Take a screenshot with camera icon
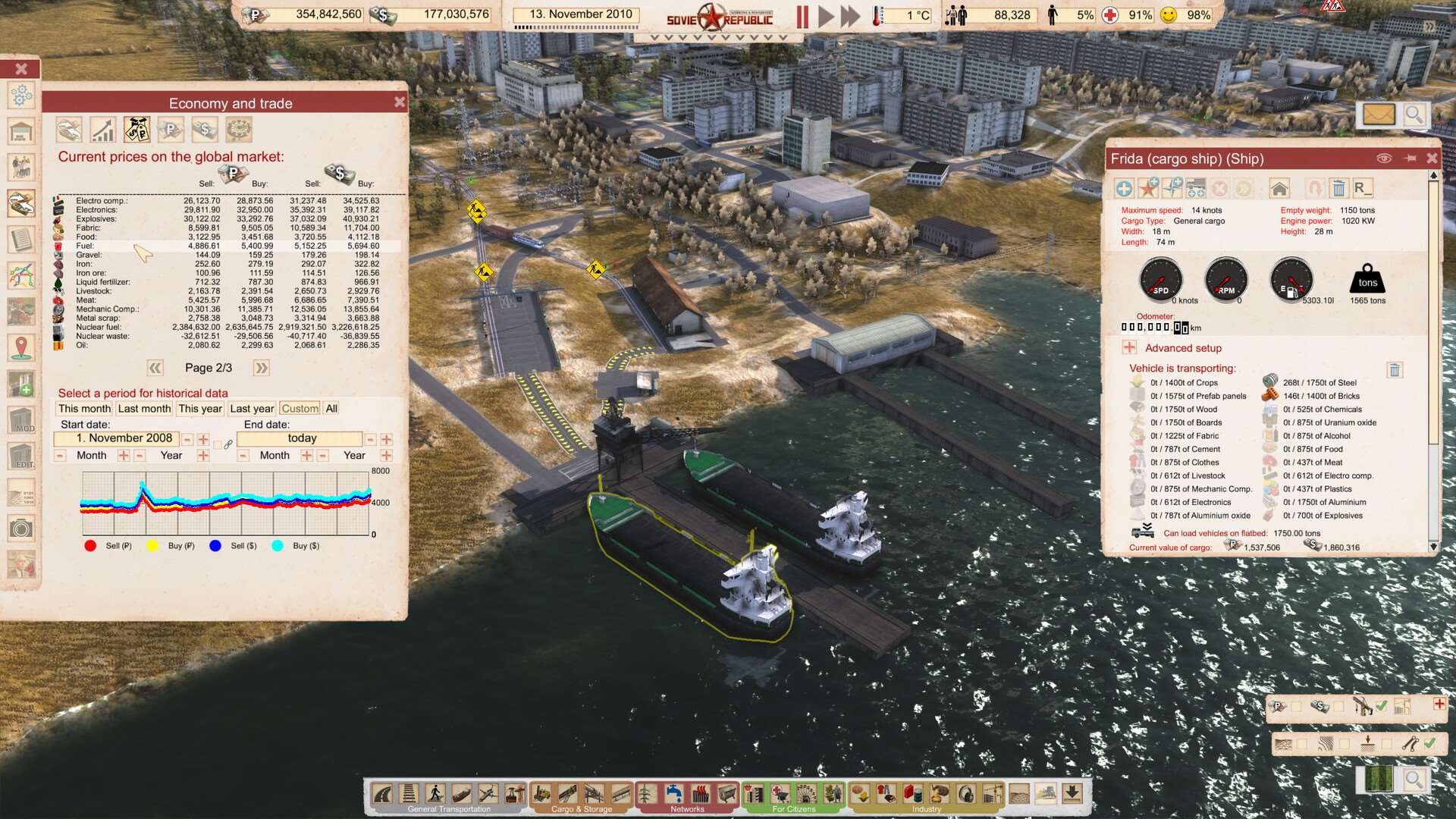 pyautogui.click(x=21, y=528)
